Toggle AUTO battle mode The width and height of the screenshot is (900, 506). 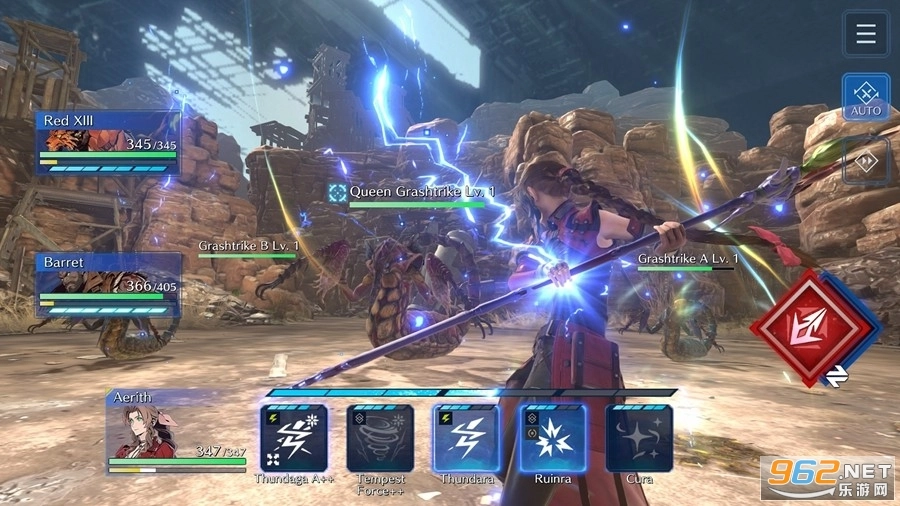tap(866, 97)
